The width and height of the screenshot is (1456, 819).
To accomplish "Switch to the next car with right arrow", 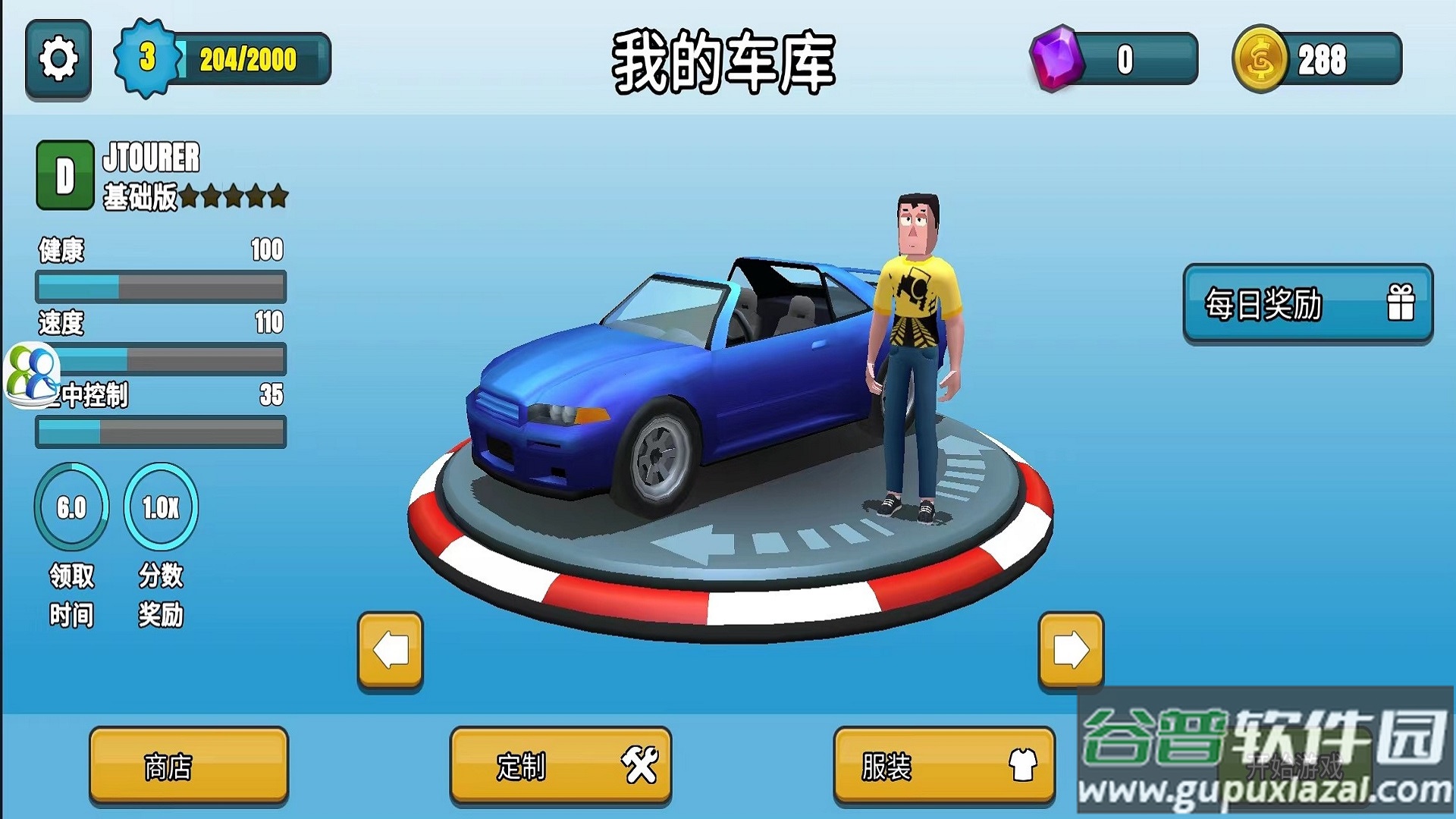I will [1071, 650].
